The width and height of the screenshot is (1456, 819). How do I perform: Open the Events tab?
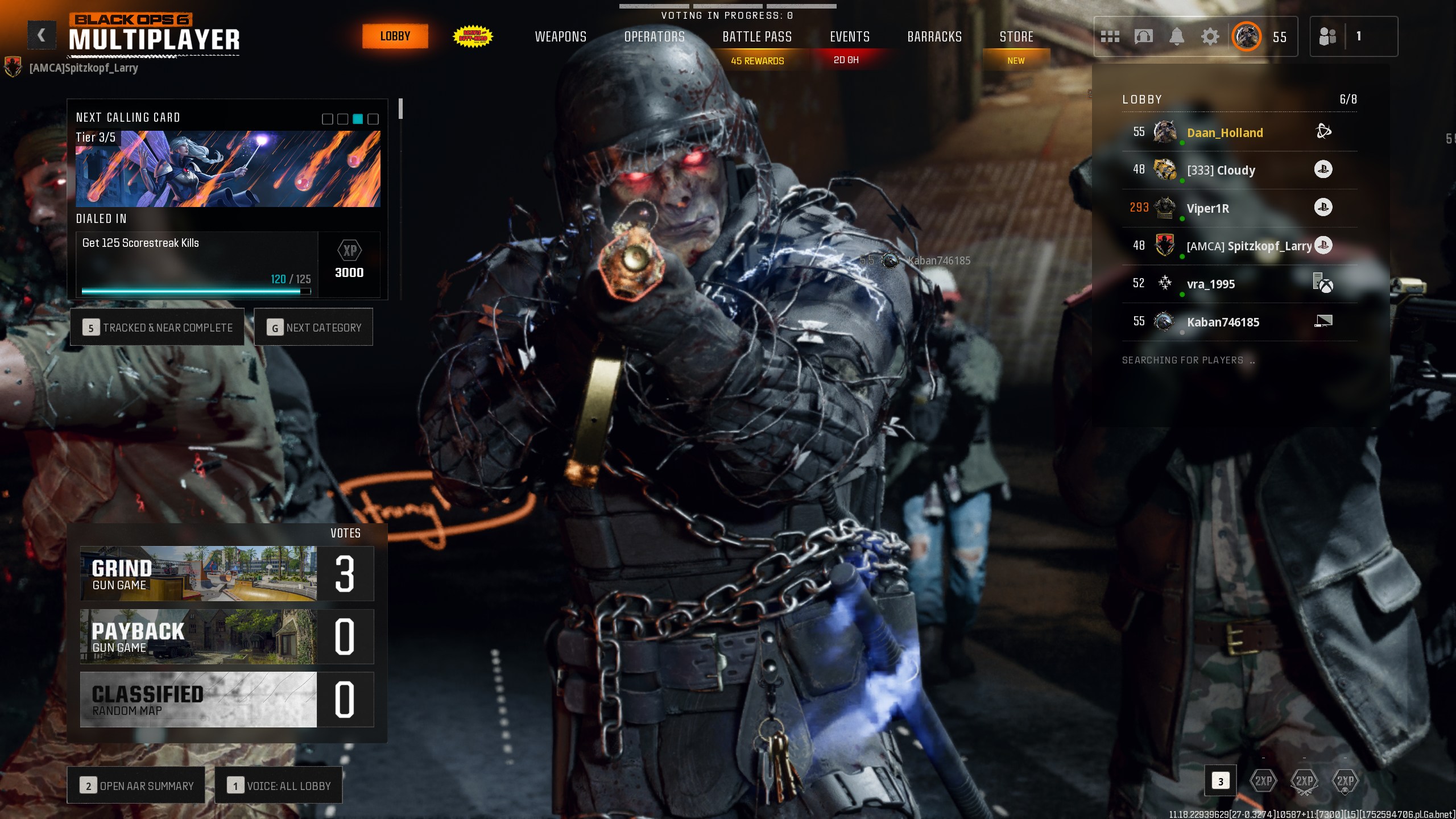click(850, 37)
